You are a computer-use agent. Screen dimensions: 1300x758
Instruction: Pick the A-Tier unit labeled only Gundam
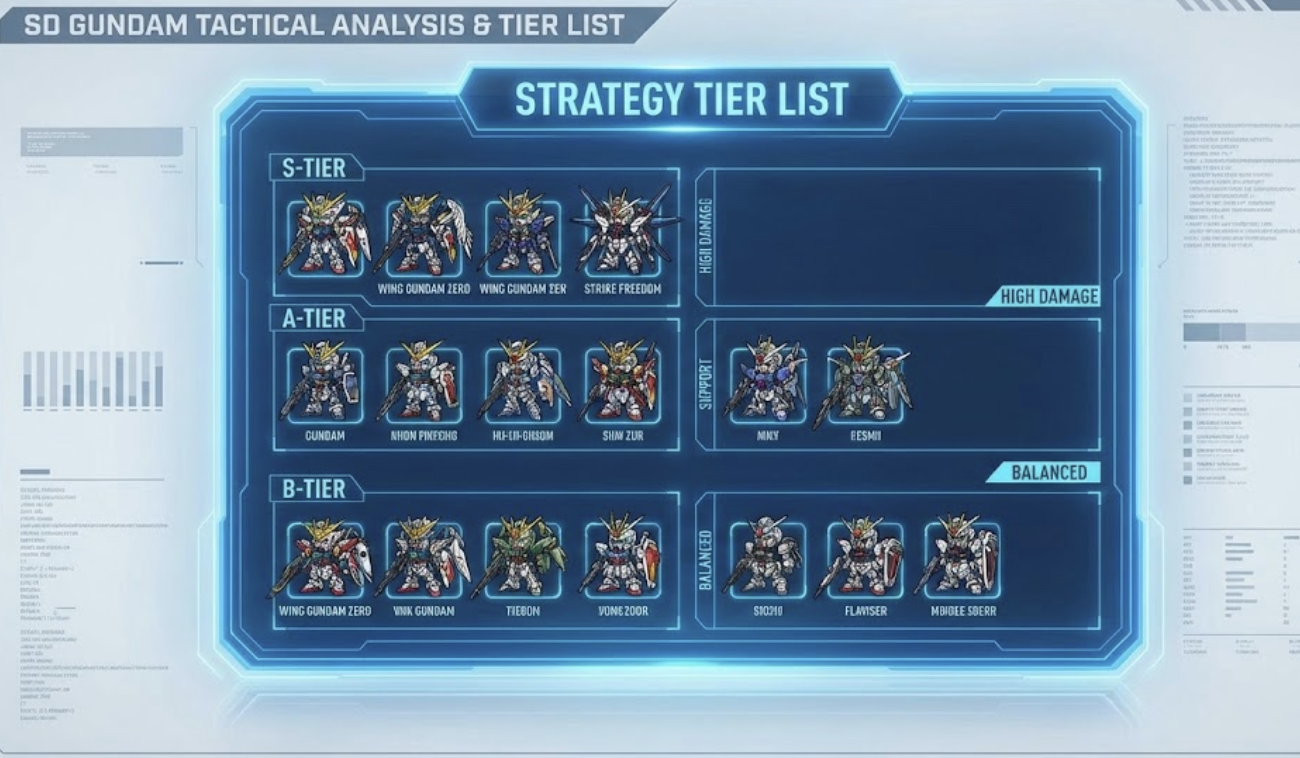tap(325, 384)
